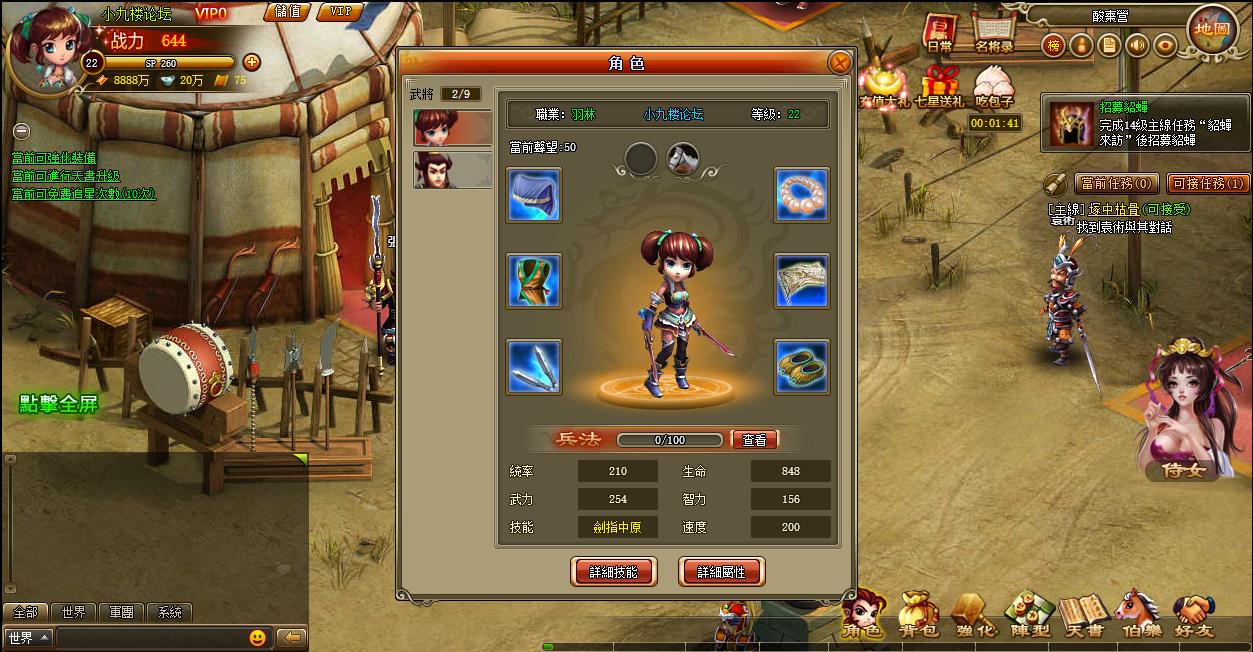1253x652 pixels.
Task: Switch to the 世界 chat tab
Action: click(x=73, y=613)
